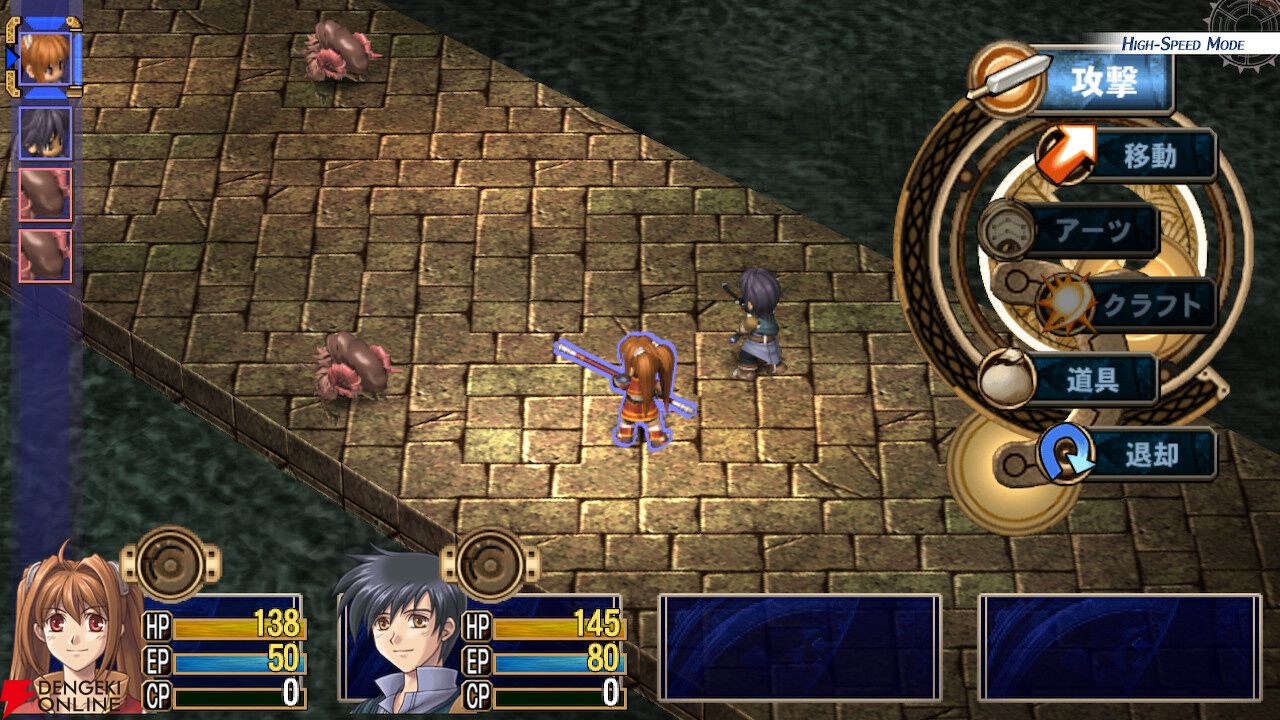
Task: Open the 道具 item menu
Action: coord(1092,380)
